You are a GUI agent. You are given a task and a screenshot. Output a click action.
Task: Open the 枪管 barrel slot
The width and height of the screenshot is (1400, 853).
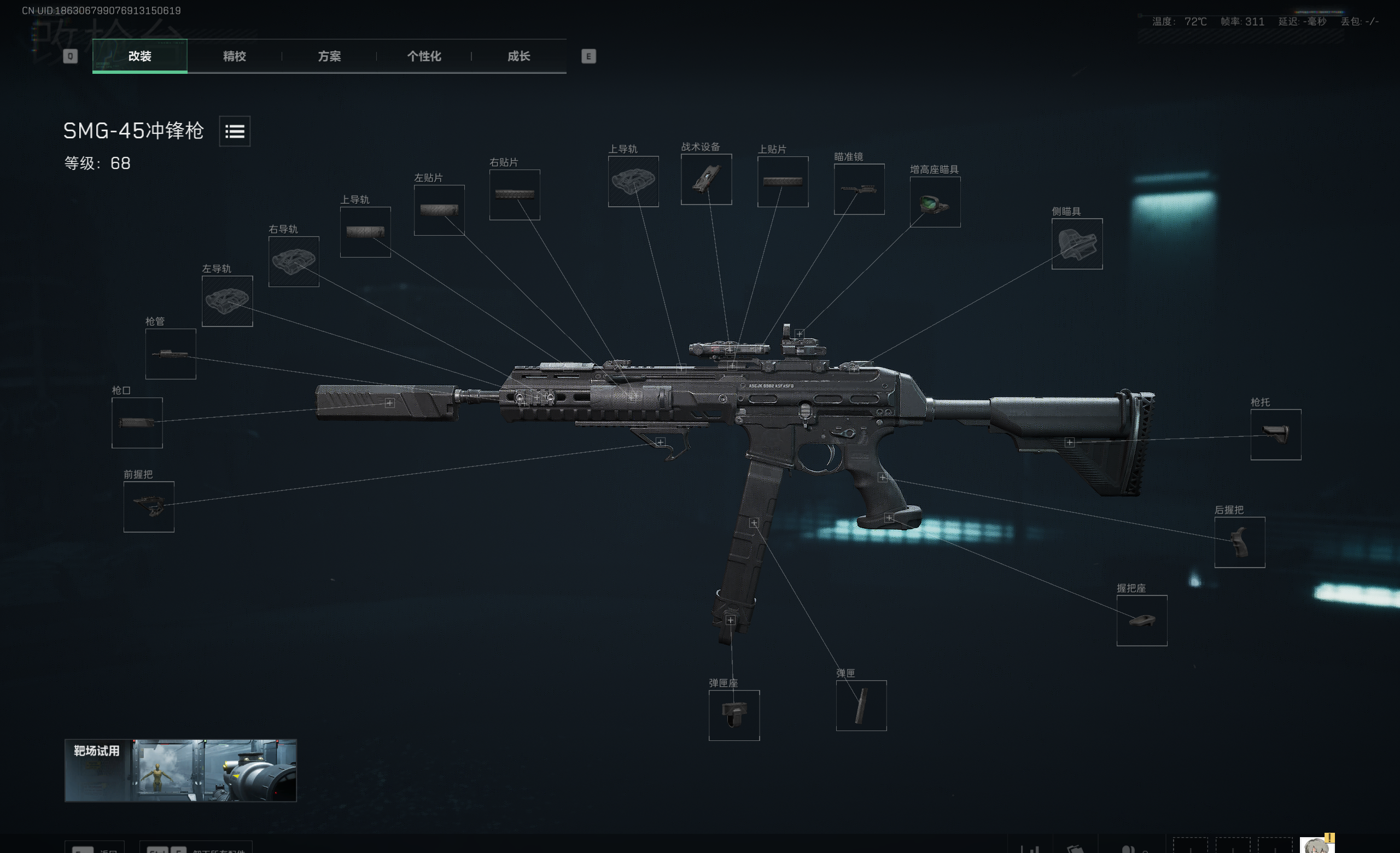pos(171,354)
